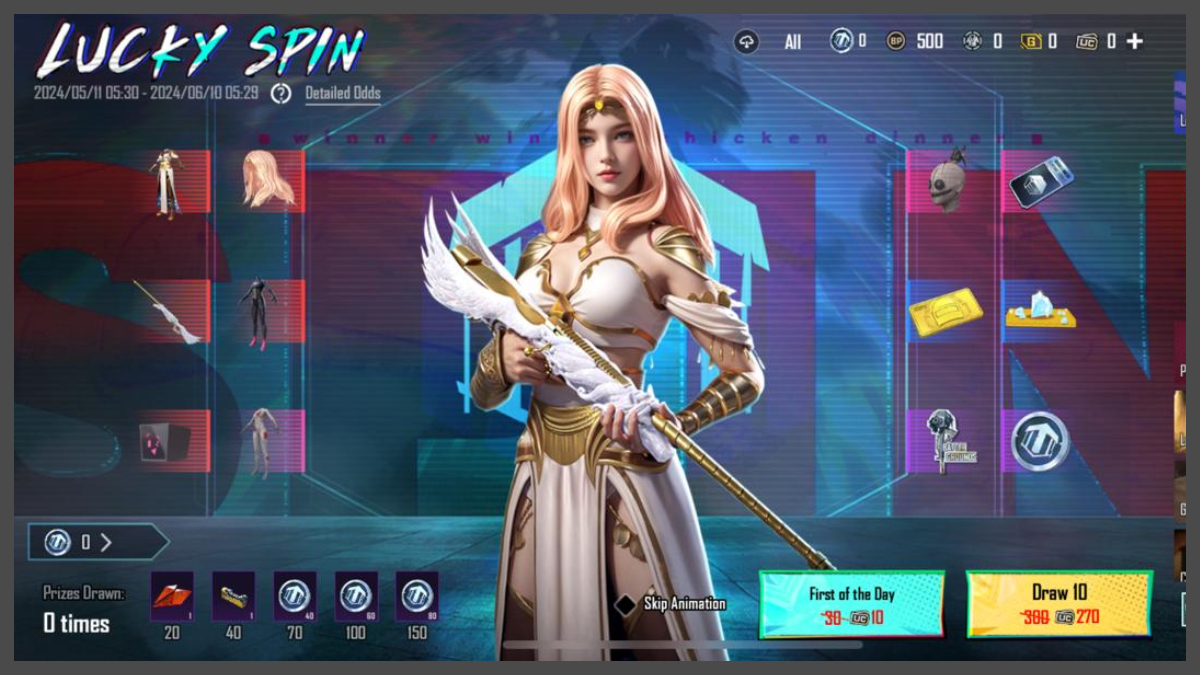
Task: Claim the 20-draw red parachute milestone reward
Action: pos(172,597)
